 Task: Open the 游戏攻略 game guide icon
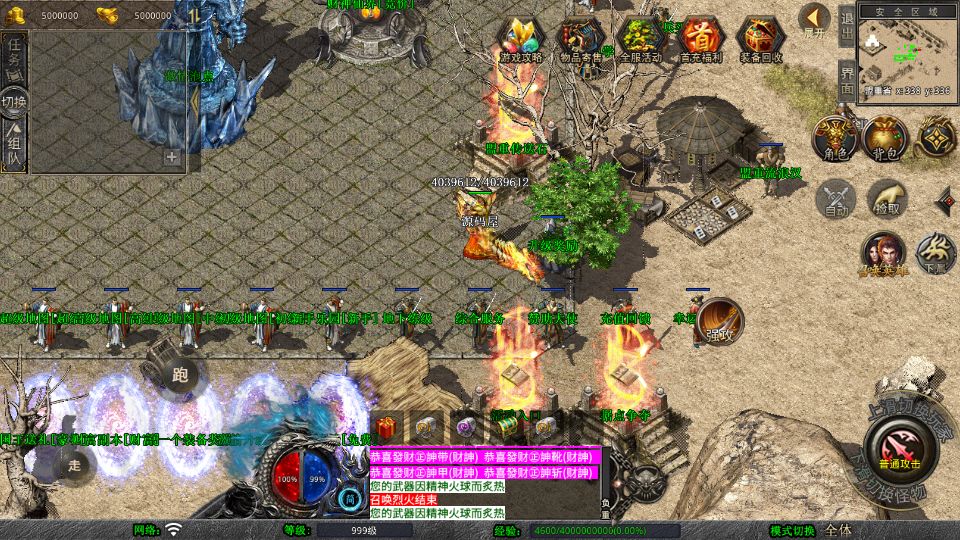coord(521,40)
